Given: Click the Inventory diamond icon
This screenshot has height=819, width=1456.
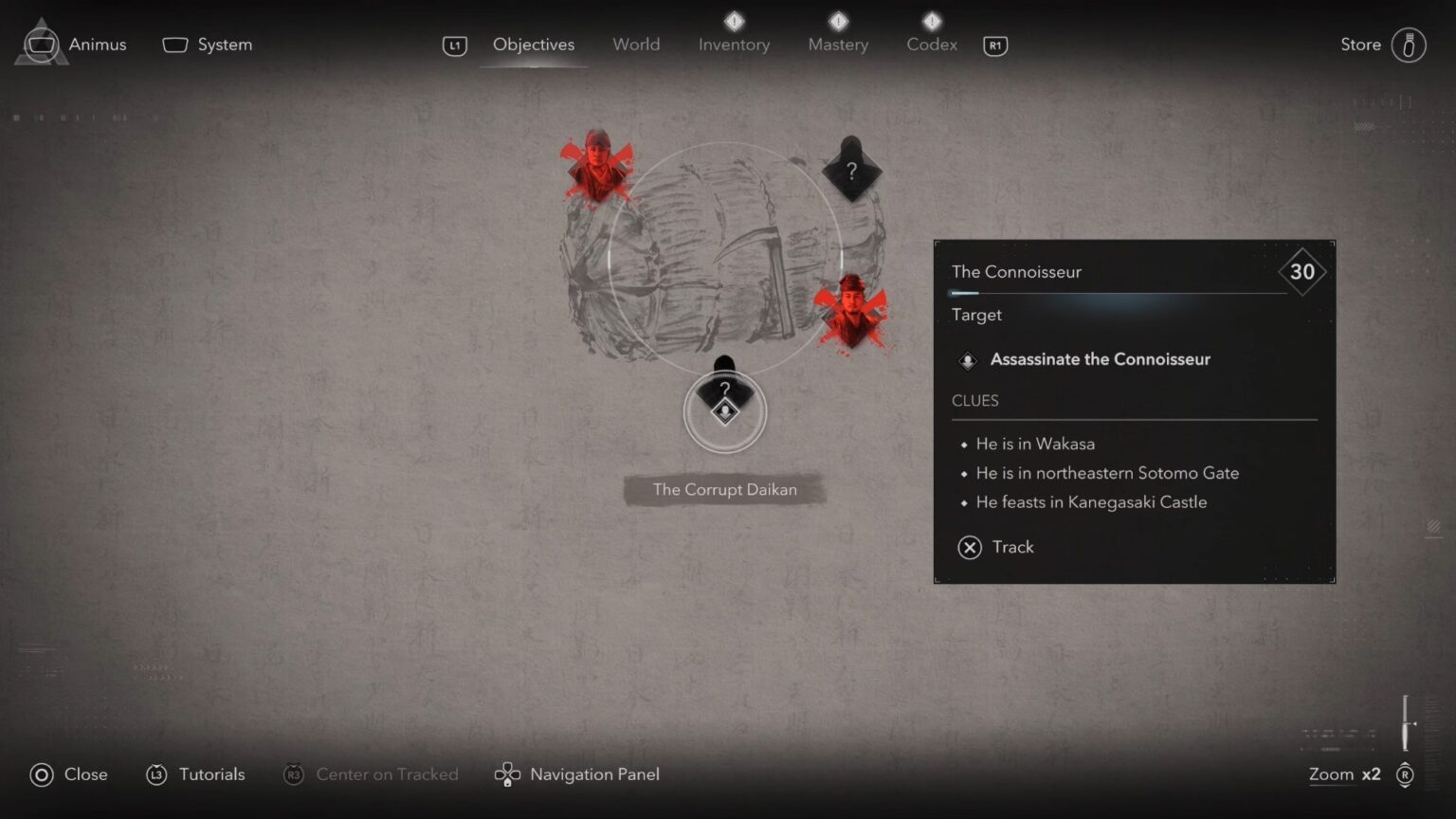Looking at the screenshot, I should 734,20.
